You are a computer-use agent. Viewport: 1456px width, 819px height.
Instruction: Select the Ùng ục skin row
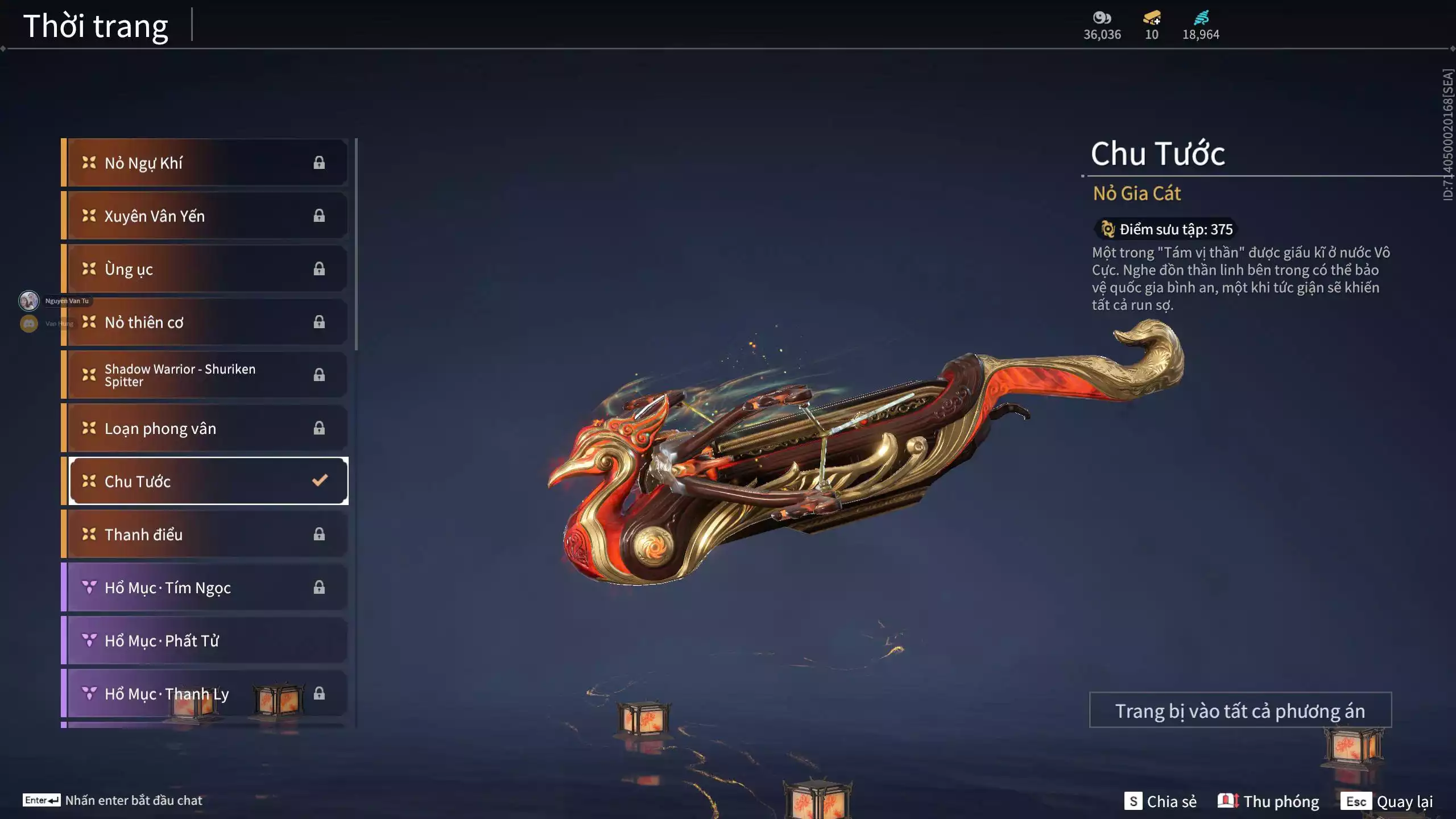[x=205, y=269]
